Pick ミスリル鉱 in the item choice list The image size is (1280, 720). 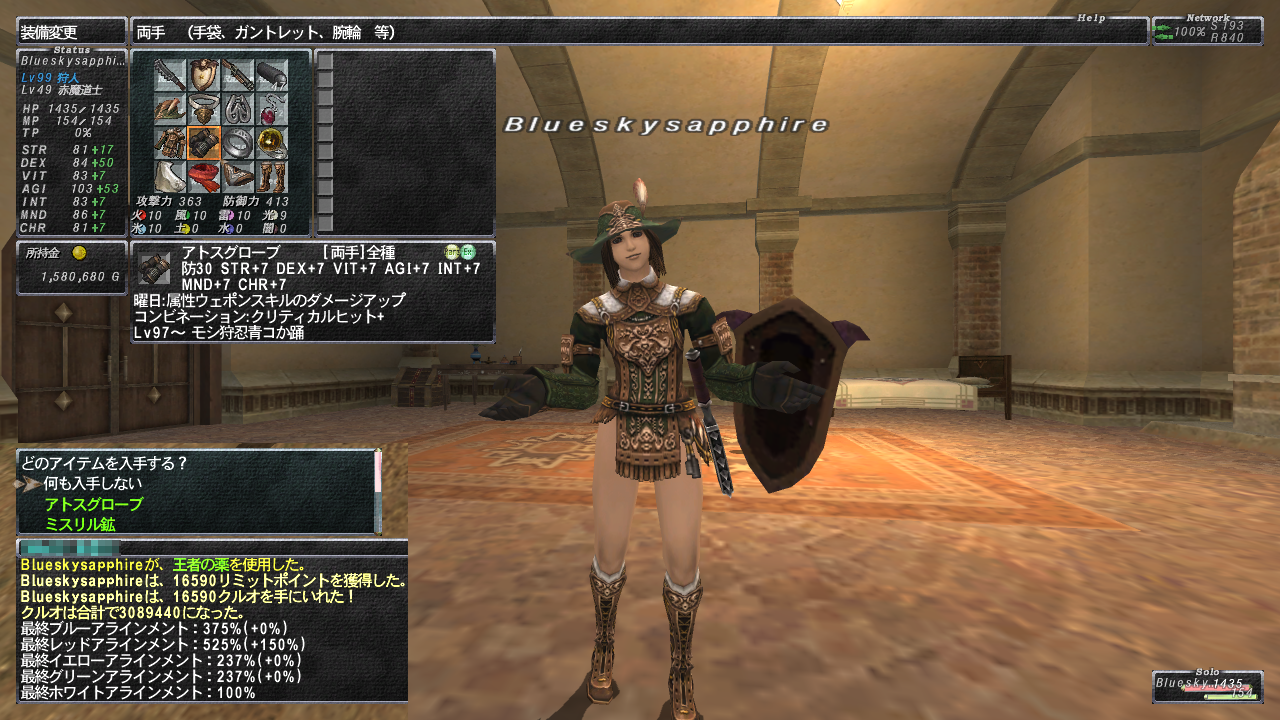(78, 523)
